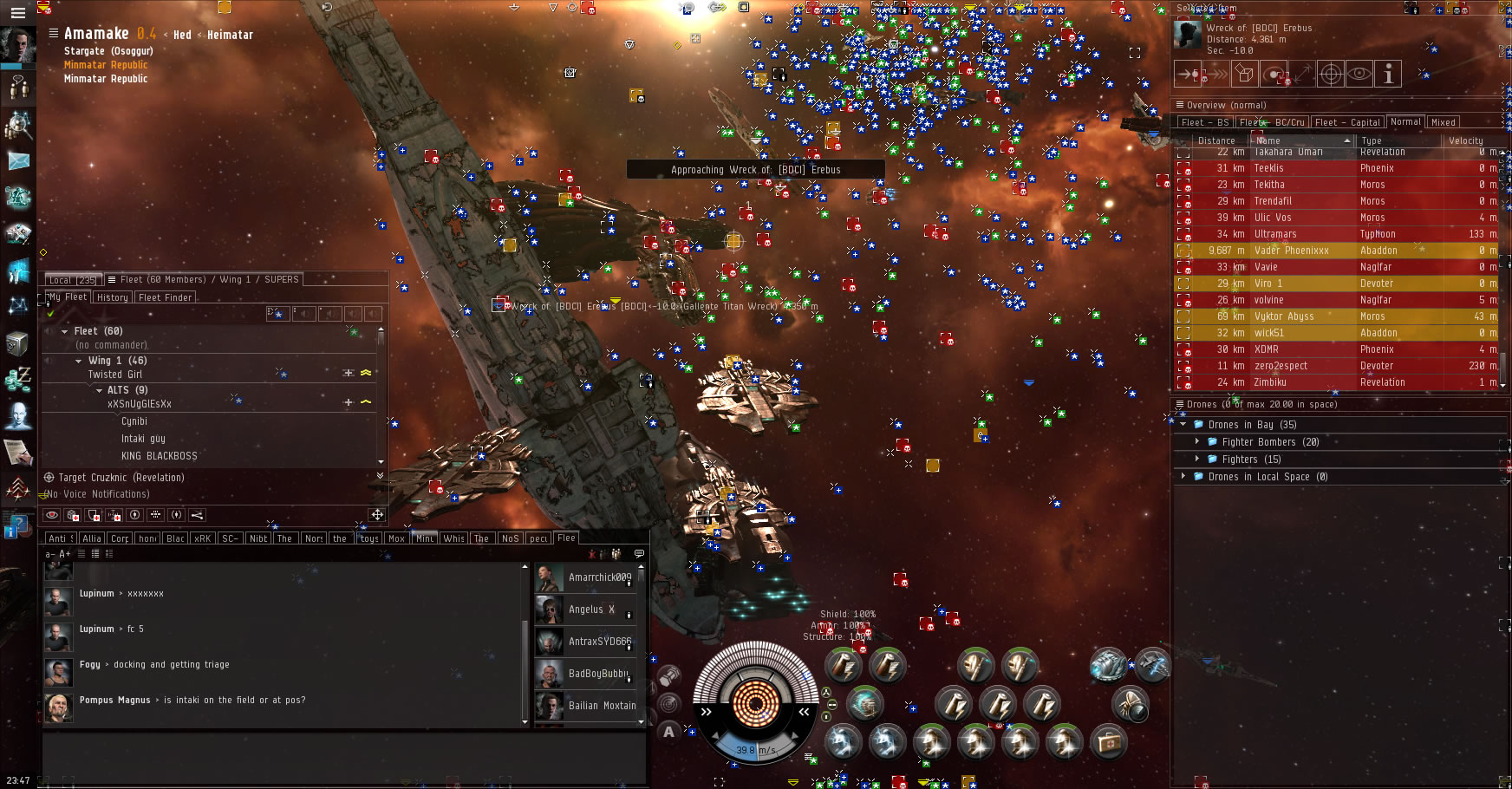The height and width of the screenshot is (789, 1512).
Task: Expand the Fighter Bombers drone group
Action: (x=1198, y=442)
